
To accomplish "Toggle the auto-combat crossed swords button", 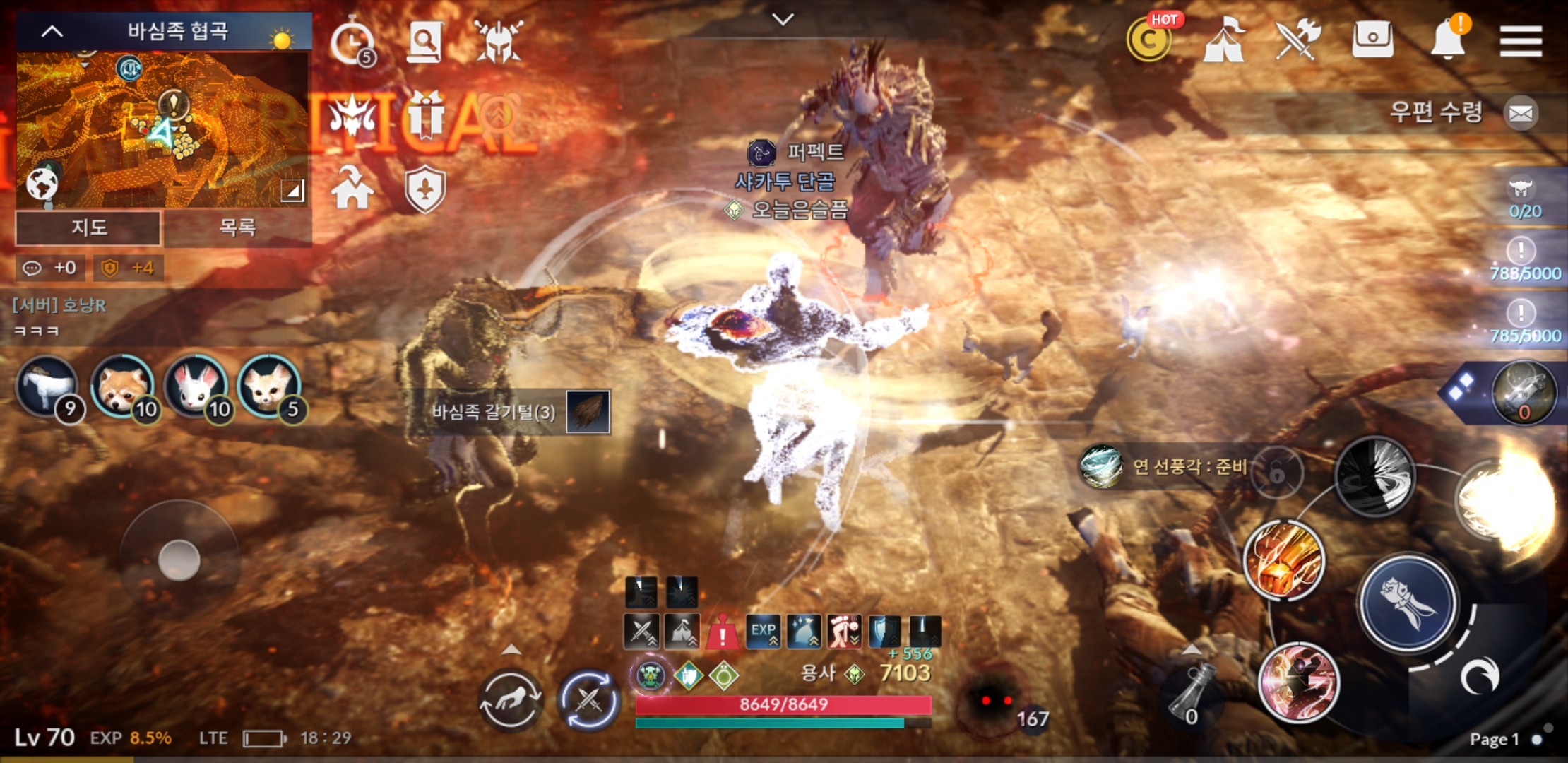I will (x=588, y=700).
